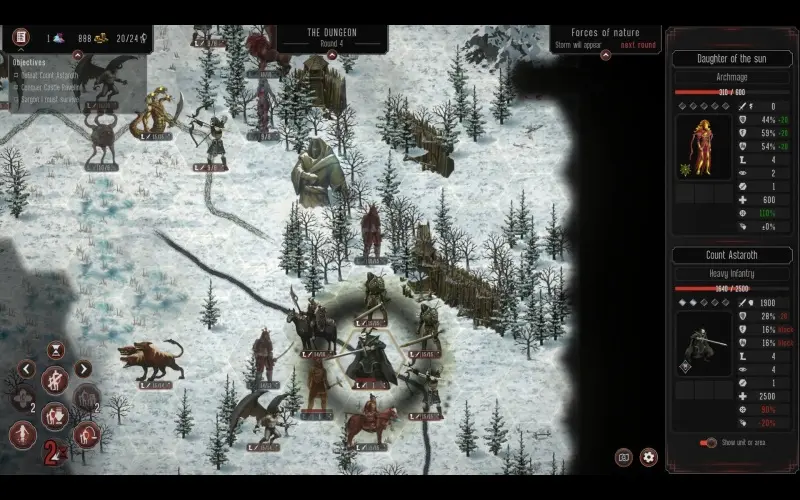Image resolution: width=800 pixels, height=500 pixels.
Task: Collapse the Forces of nature panel
Action: tap(605, 54)
